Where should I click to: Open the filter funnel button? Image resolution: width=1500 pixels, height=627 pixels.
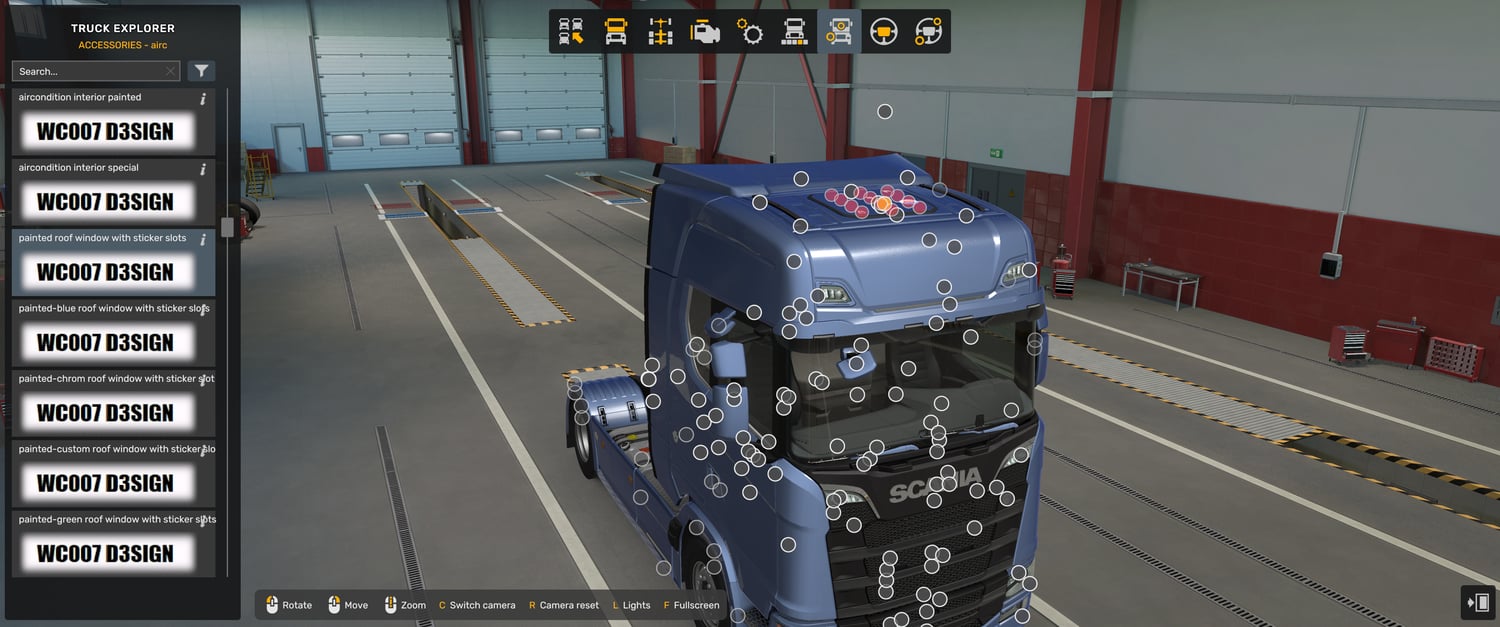[201, 71]
